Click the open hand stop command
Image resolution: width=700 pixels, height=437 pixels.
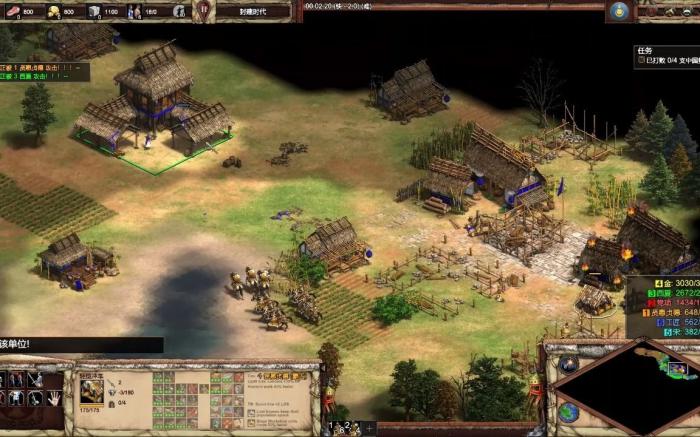point(52,399)
